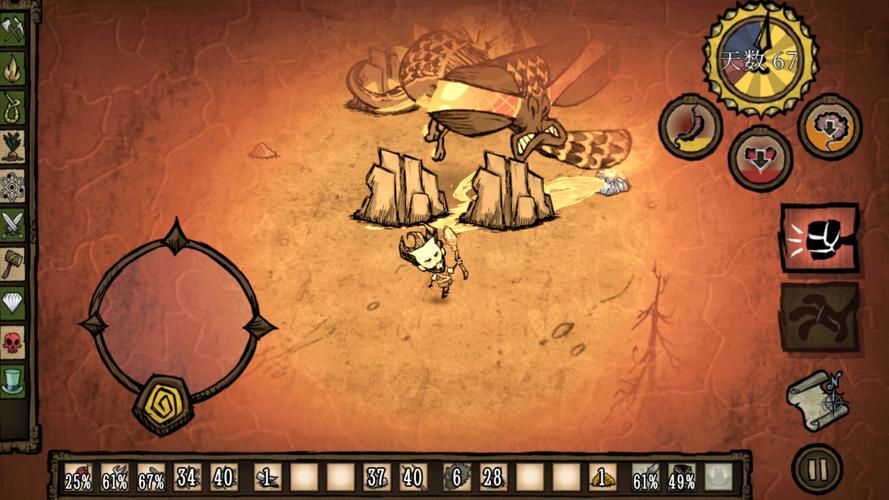889x500 pixels.
Task: Open the Tools crafting tab with axe icon
Action: [13, 29]
